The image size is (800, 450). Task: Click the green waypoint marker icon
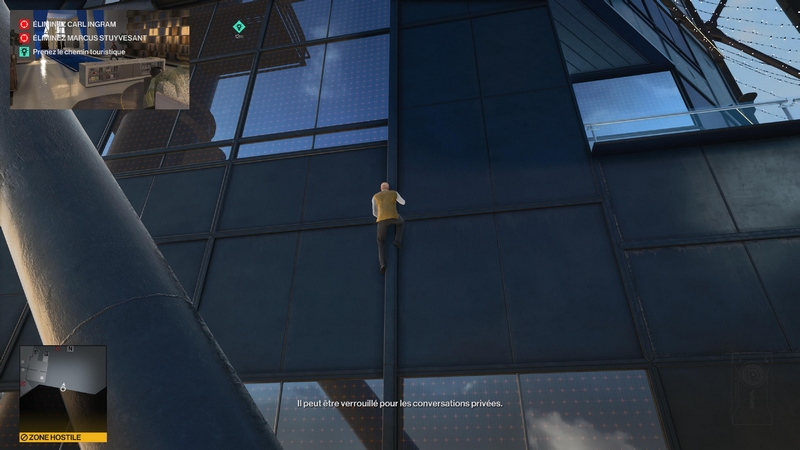[239, 27]
